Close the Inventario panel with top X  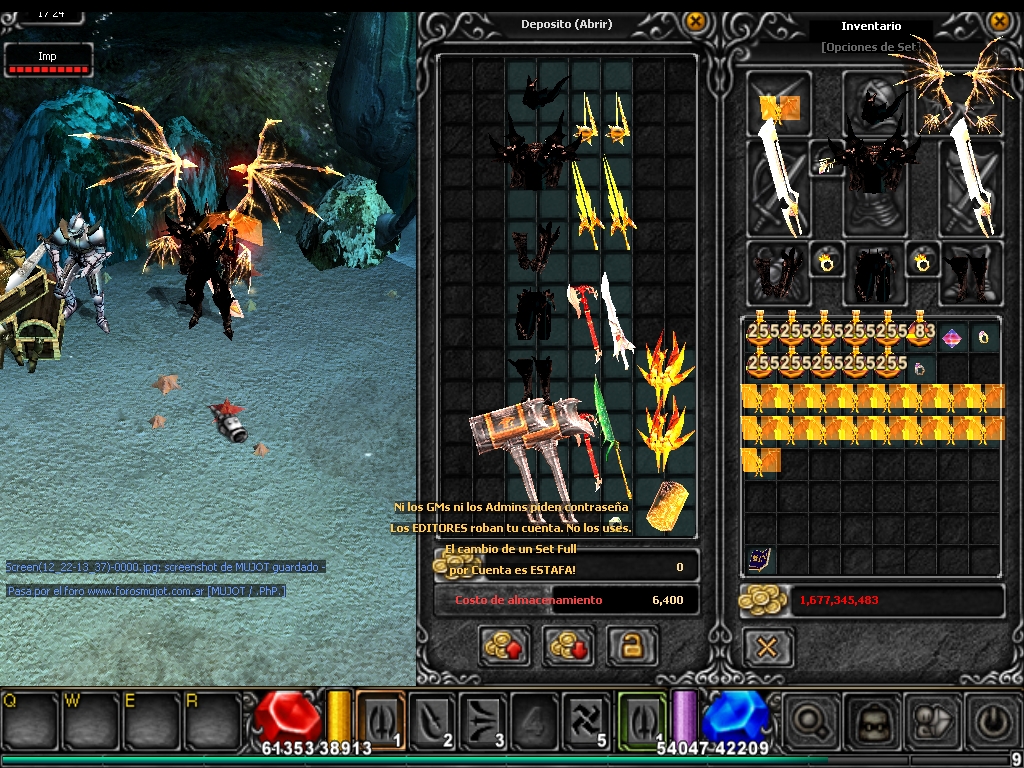click(999, 22)
